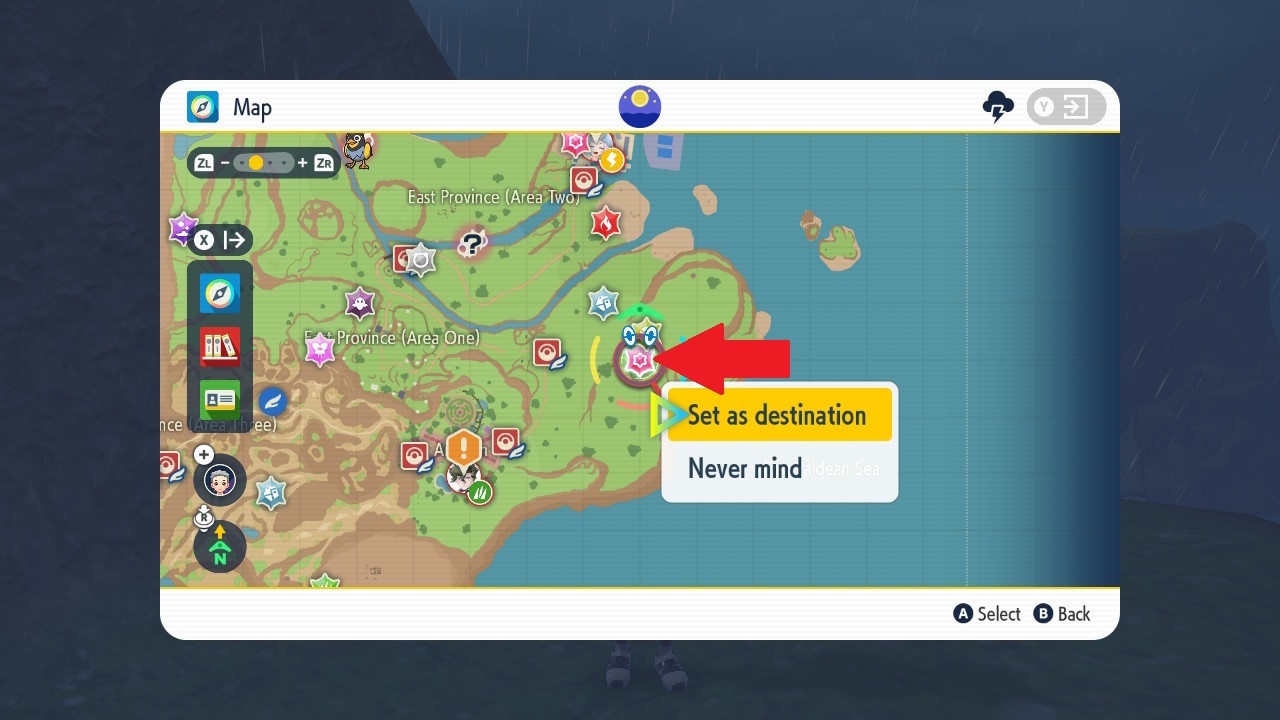
Task: Click the blue flying taxi quill icon
Action: pyautogui.click(x=273, y=402)
